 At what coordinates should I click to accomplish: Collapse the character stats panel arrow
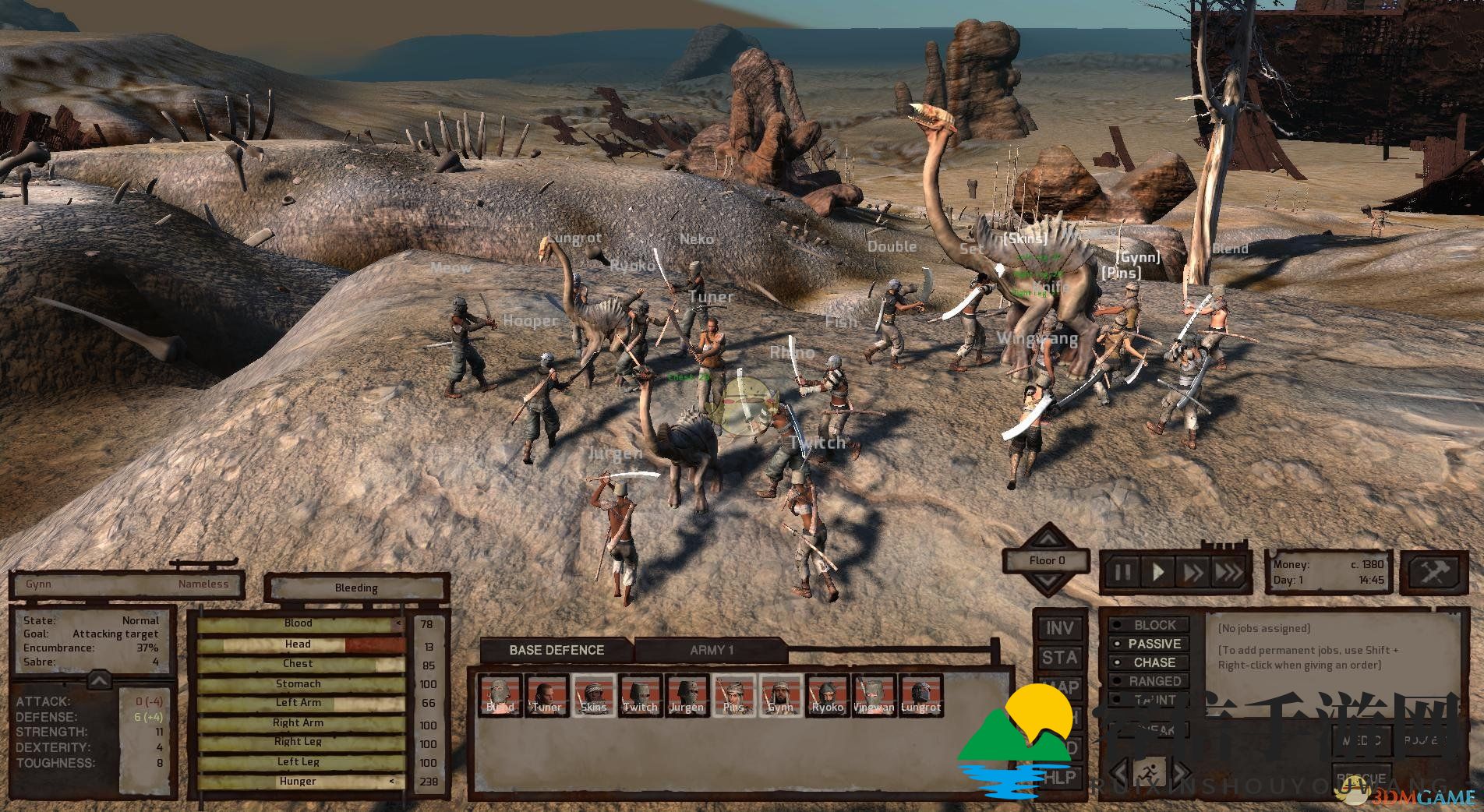point(99,681)
